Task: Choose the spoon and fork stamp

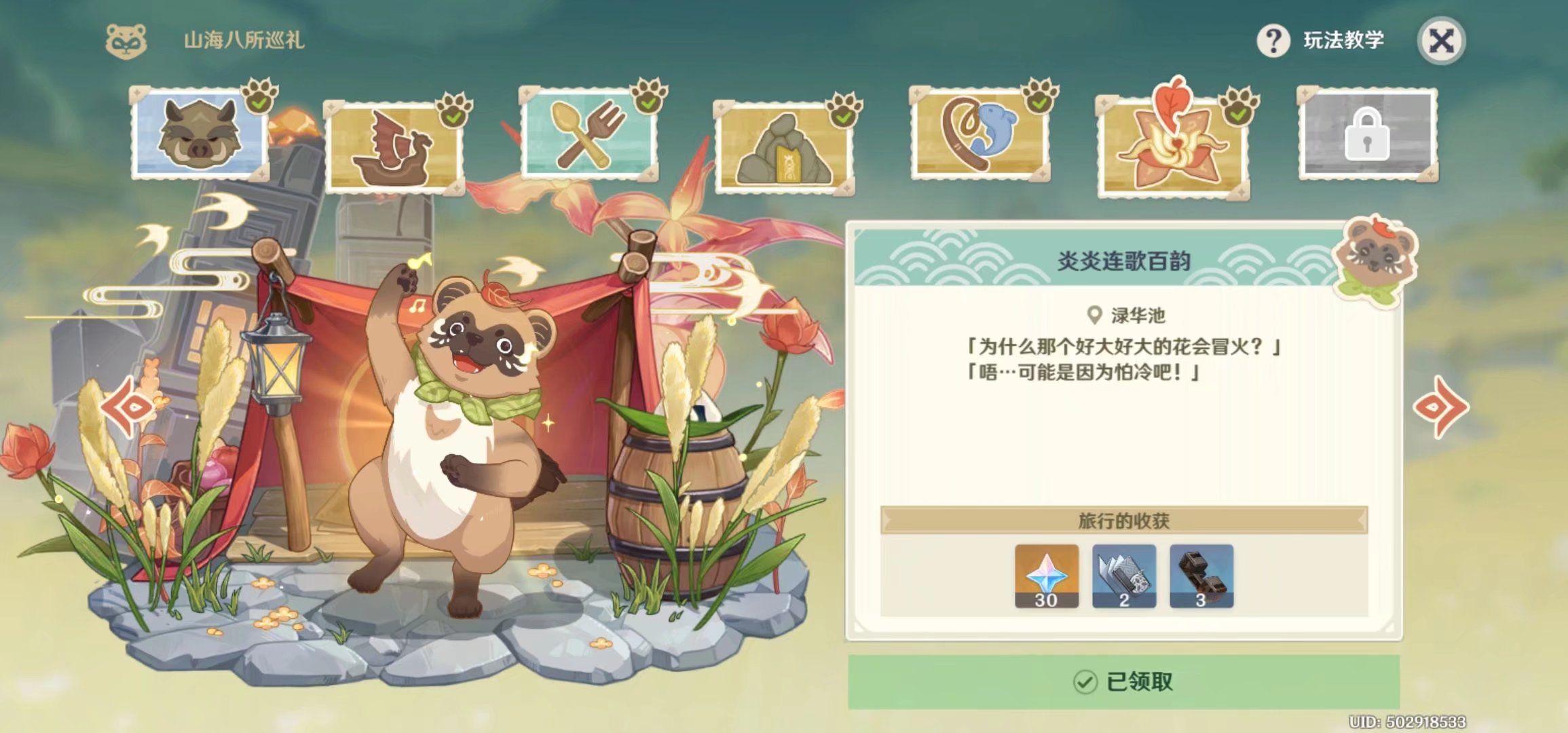Action: (588, 134)
